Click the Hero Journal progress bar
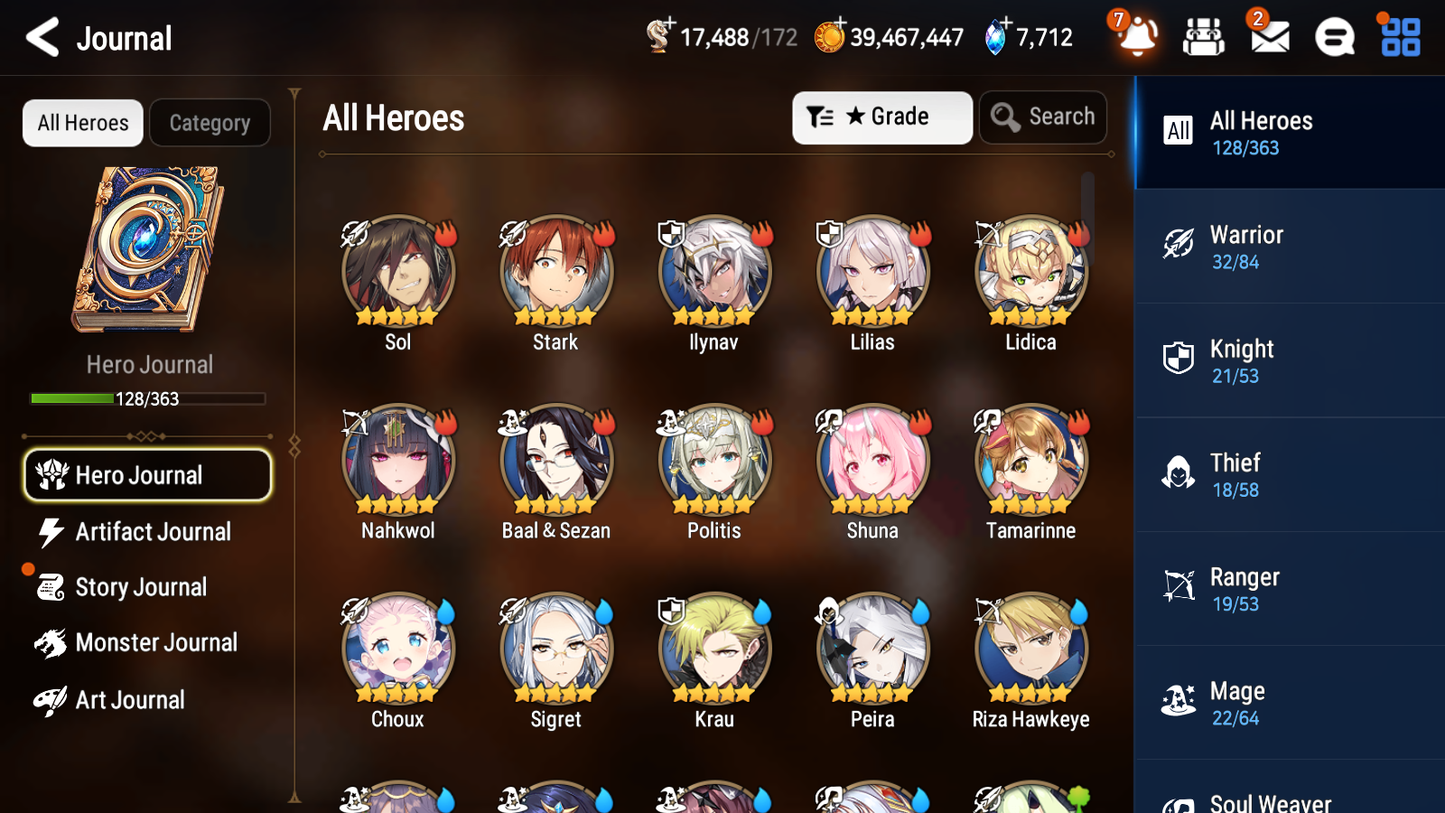 click(148, 398)
